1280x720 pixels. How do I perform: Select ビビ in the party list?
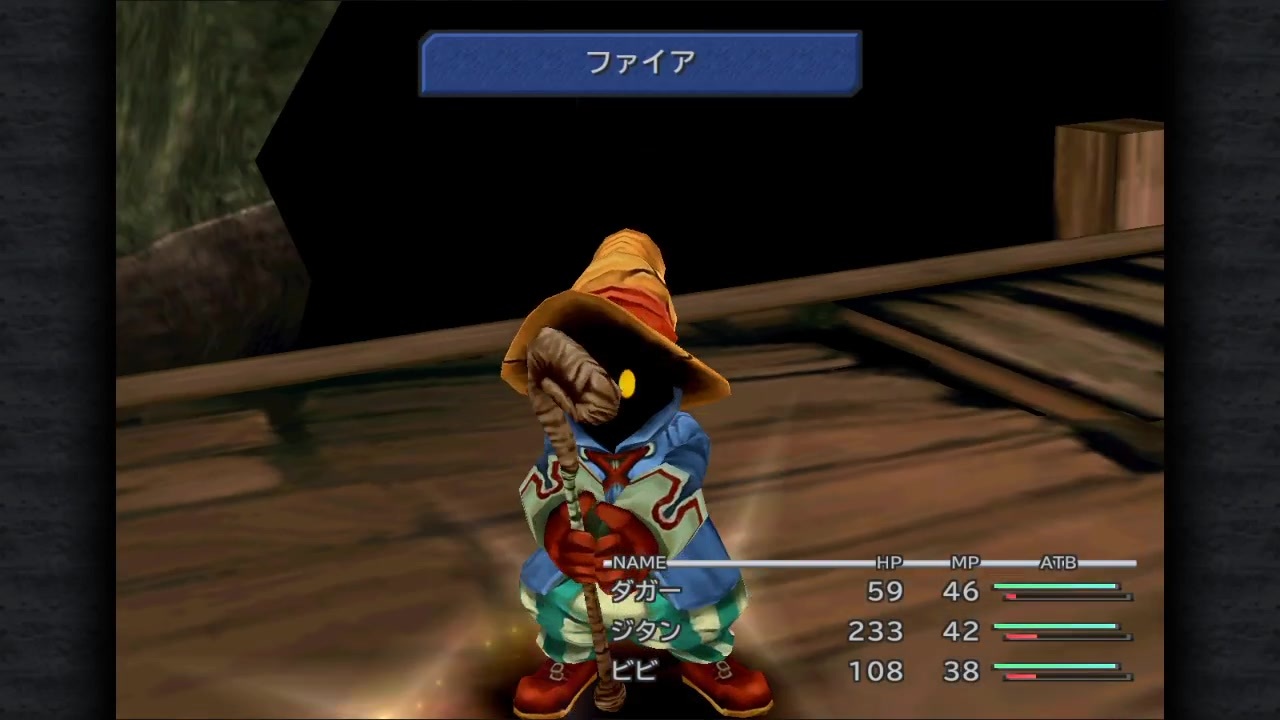point(638,672)
